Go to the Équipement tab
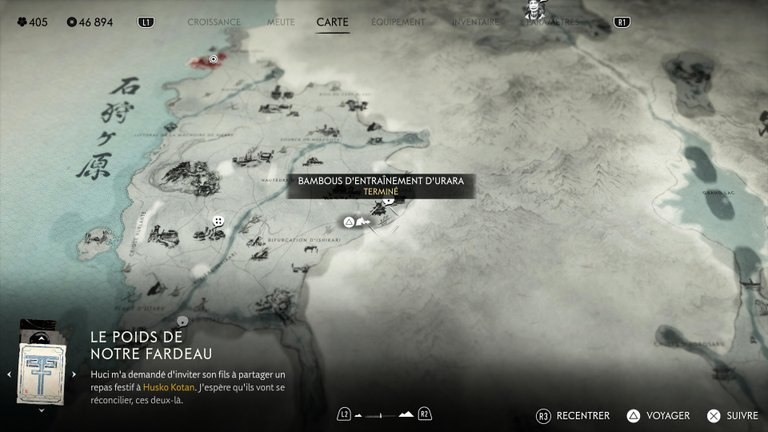 point(398,21)
